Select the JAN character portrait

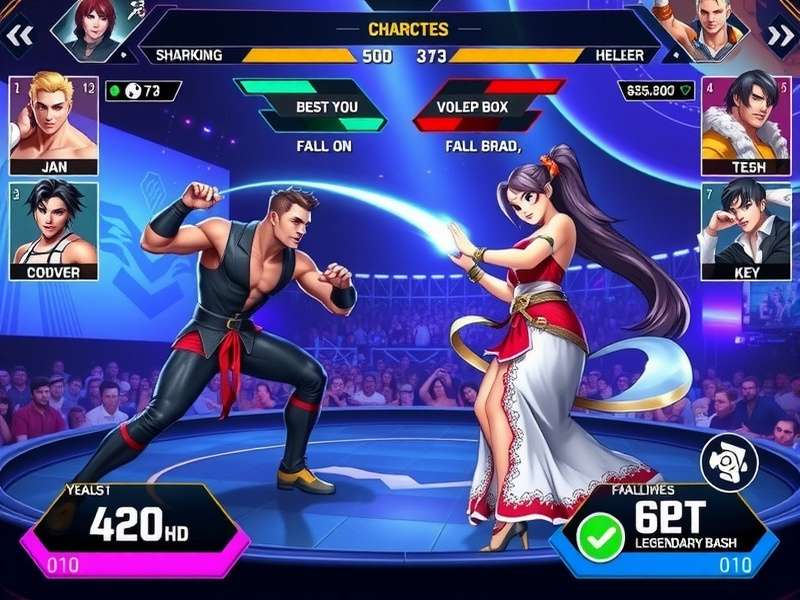tap(53, 125)
